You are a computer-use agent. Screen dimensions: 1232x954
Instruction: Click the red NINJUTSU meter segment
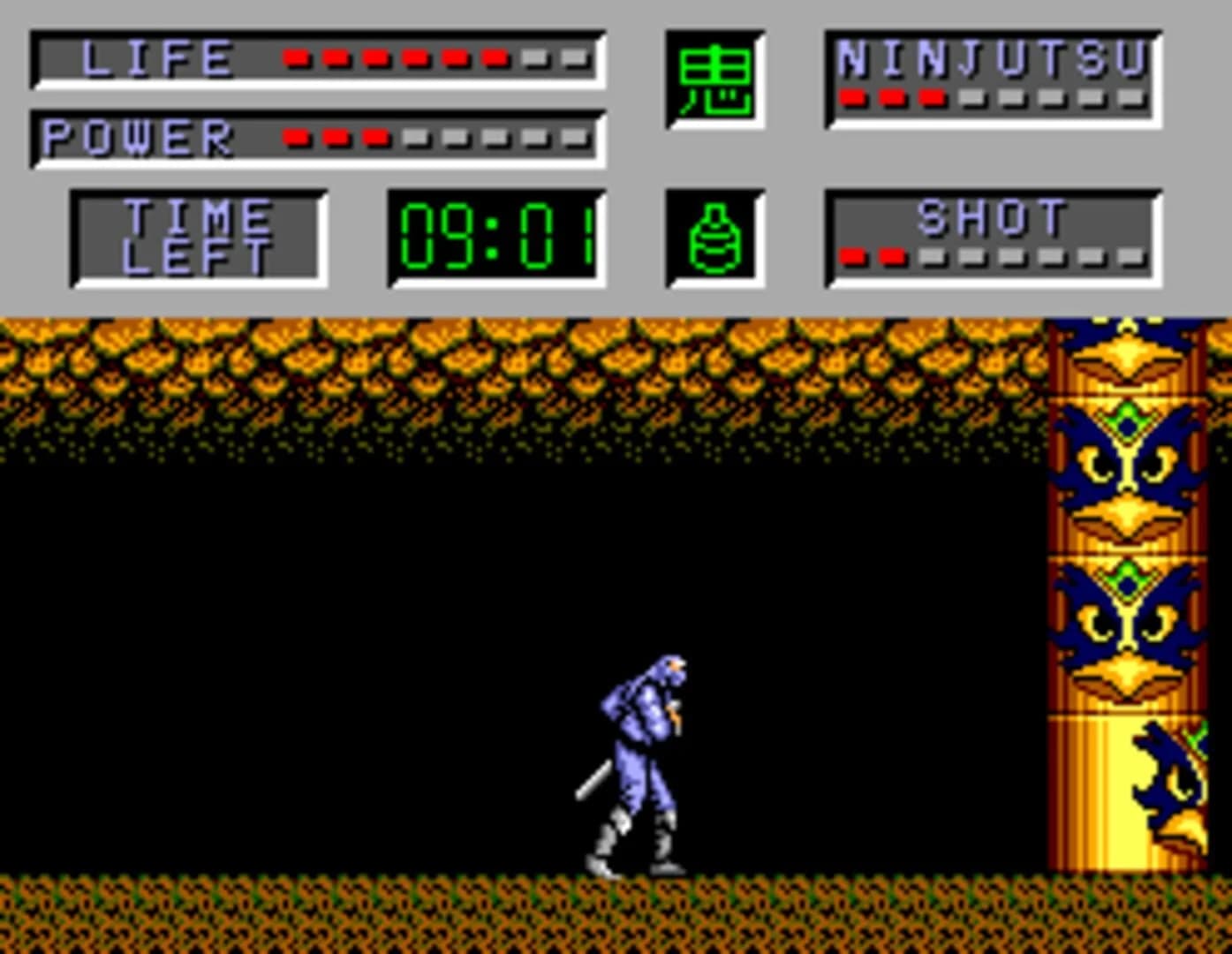point(855,95)
